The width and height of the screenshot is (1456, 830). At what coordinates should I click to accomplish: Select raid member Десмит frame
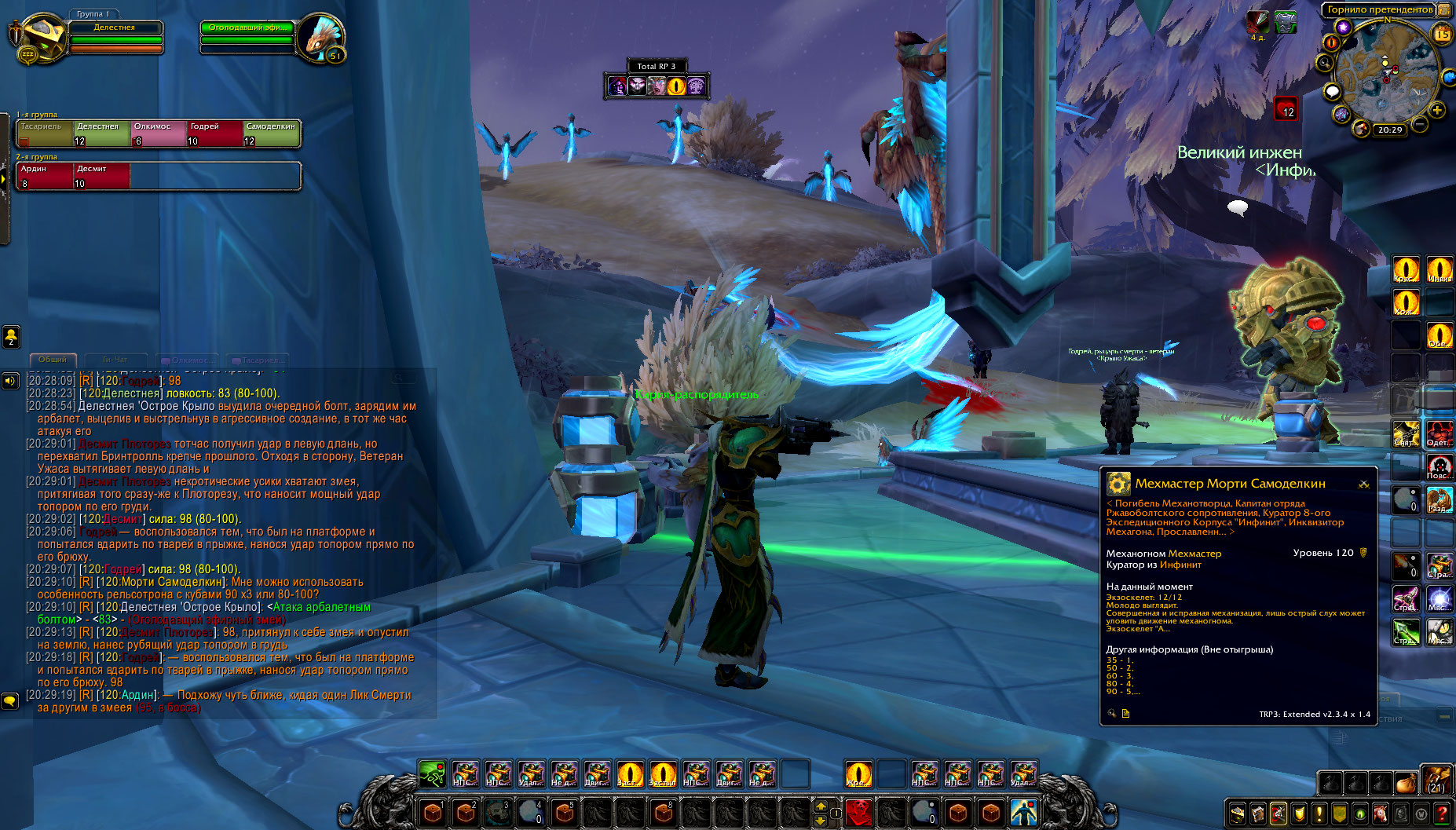pyautogui.click(x=101, y=176)
